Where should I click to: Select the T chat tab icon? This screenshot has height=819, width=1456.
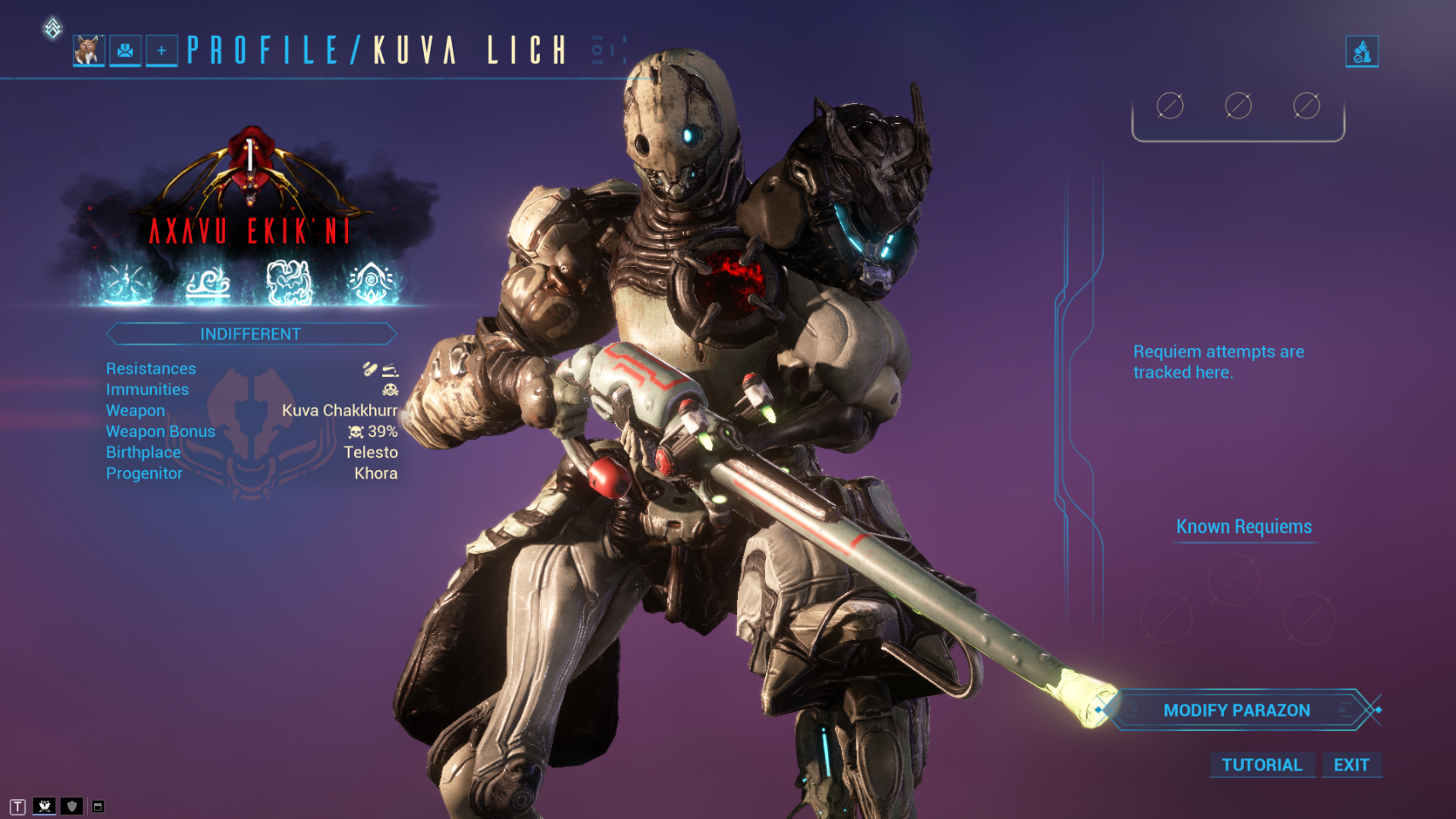coord(18,806)
